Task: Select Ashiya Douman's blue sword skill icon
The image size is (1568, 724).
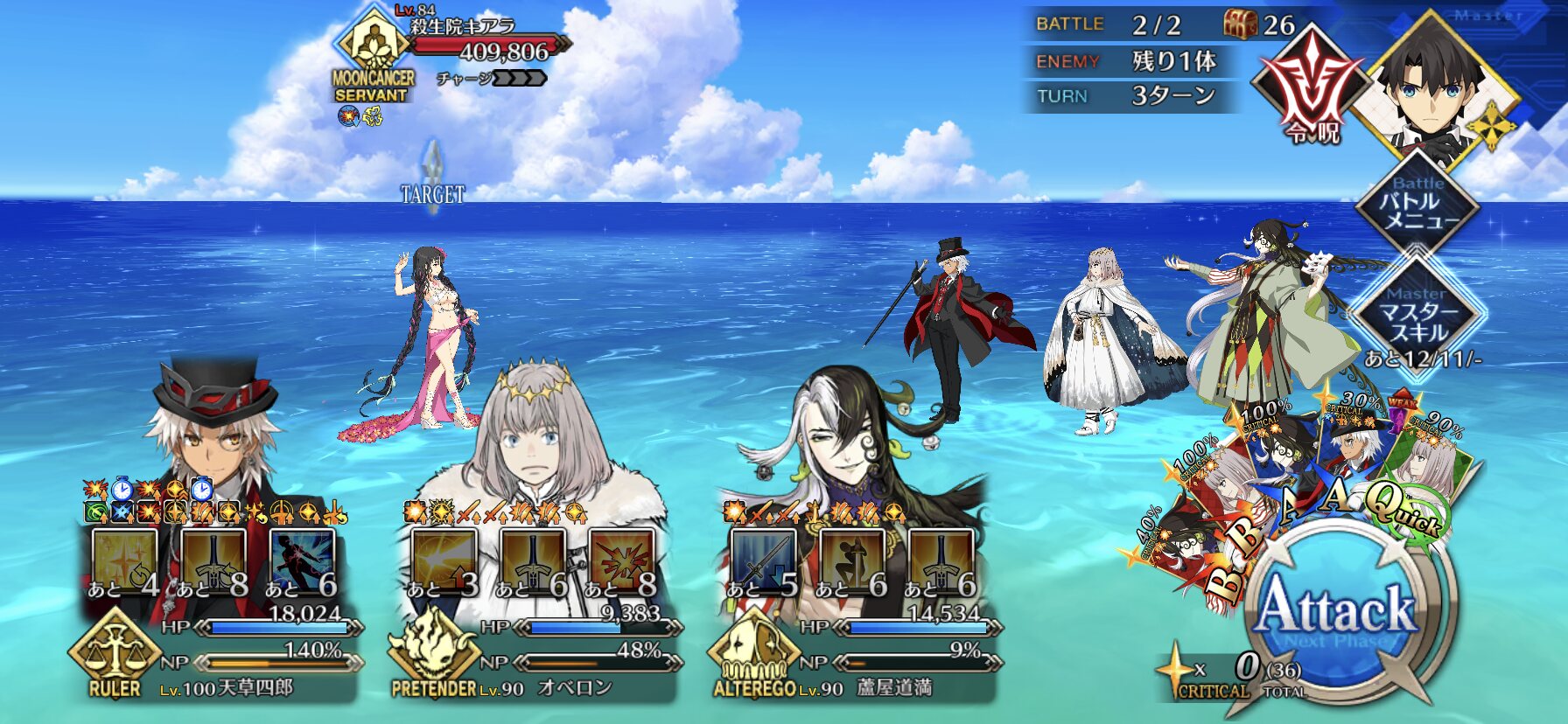Action: (763, 560)
